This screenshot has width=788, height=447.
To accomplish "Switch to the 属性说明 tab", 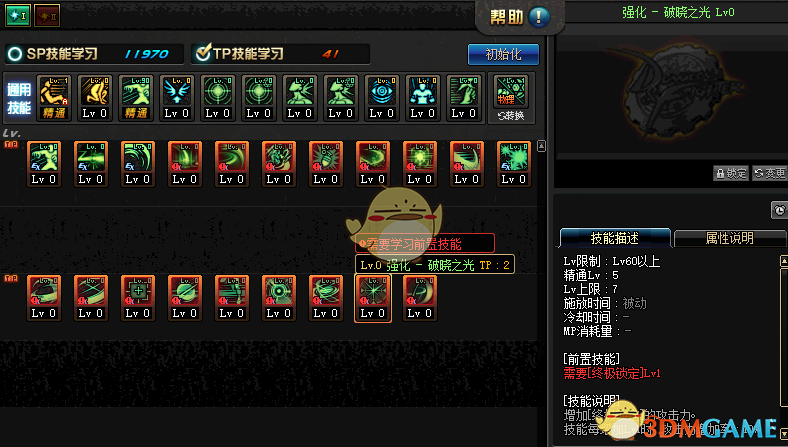I will (x=728, y=238).
